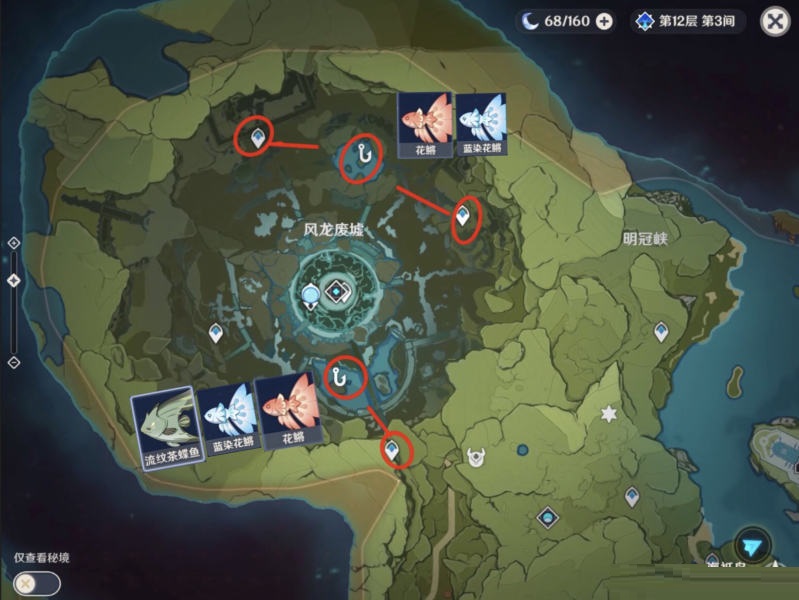Screen dimensions: 799x600
Task: Zoom in the map with the slider's plus
Action: tap(13, 243)
